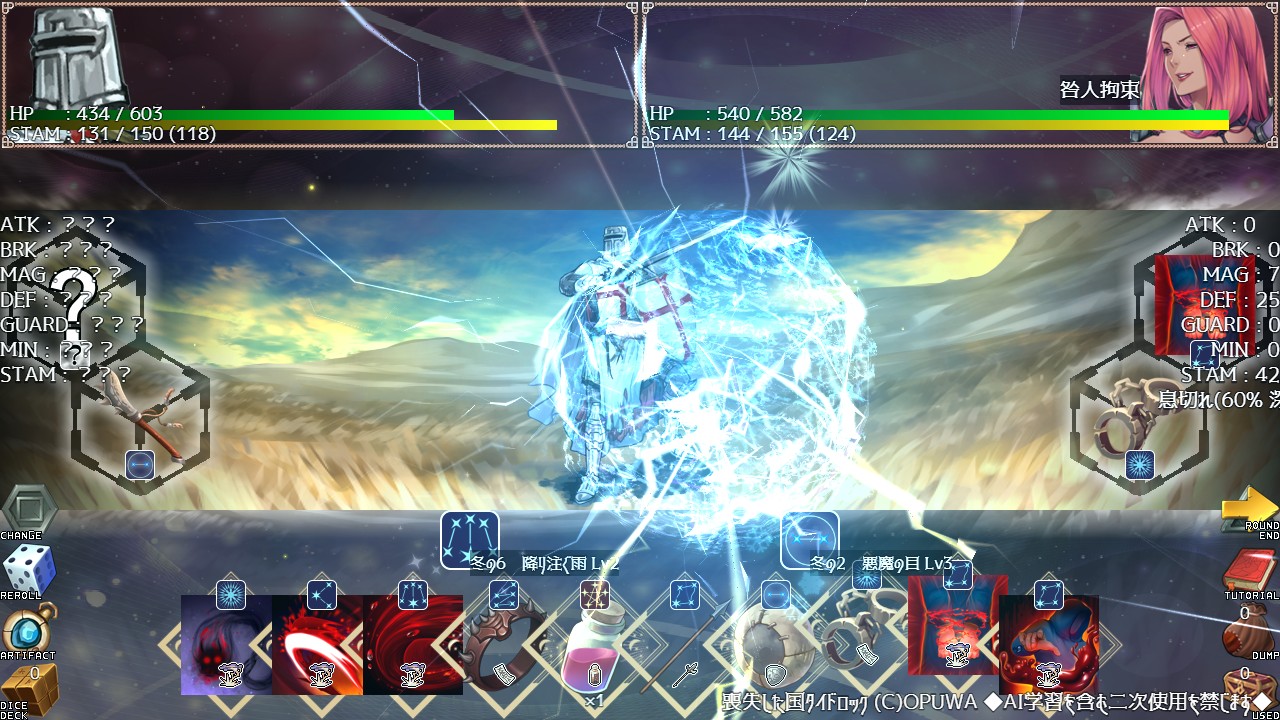Choose the spear weapon card
1280x720 pixels.
(685, 650)
